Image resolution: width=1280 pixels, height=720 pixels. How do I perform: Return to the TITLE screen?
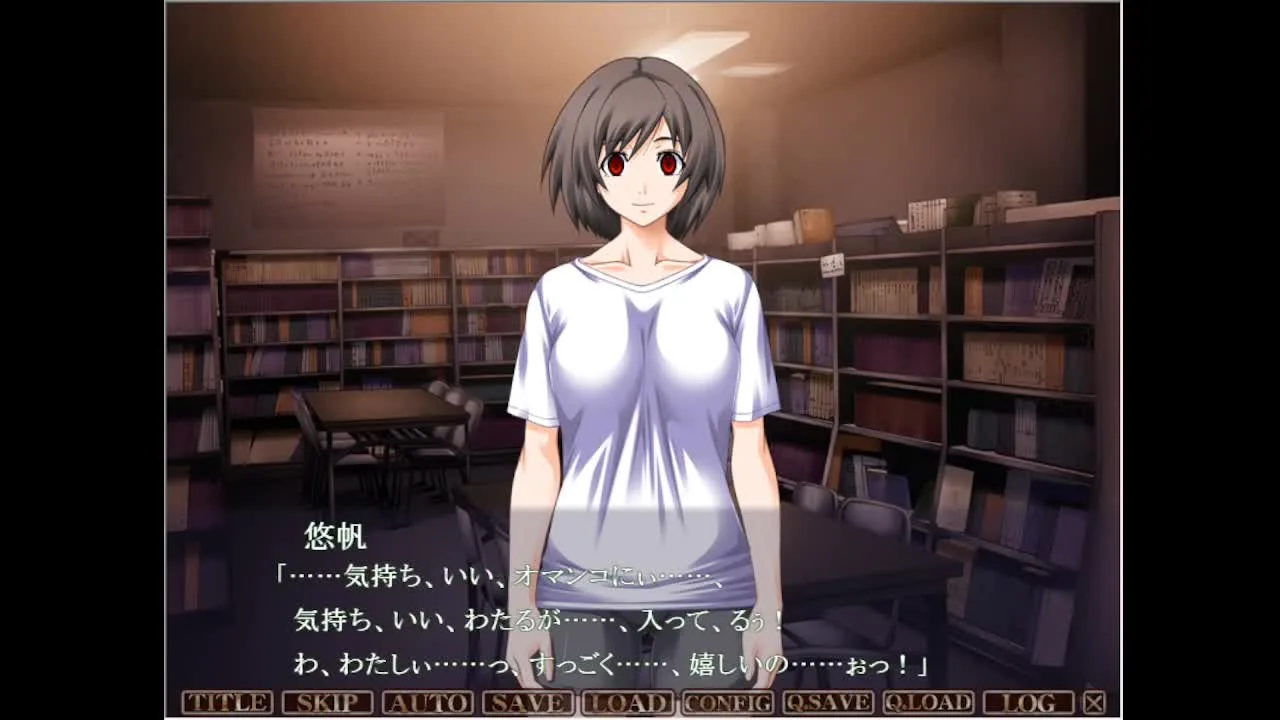point(227,702)
